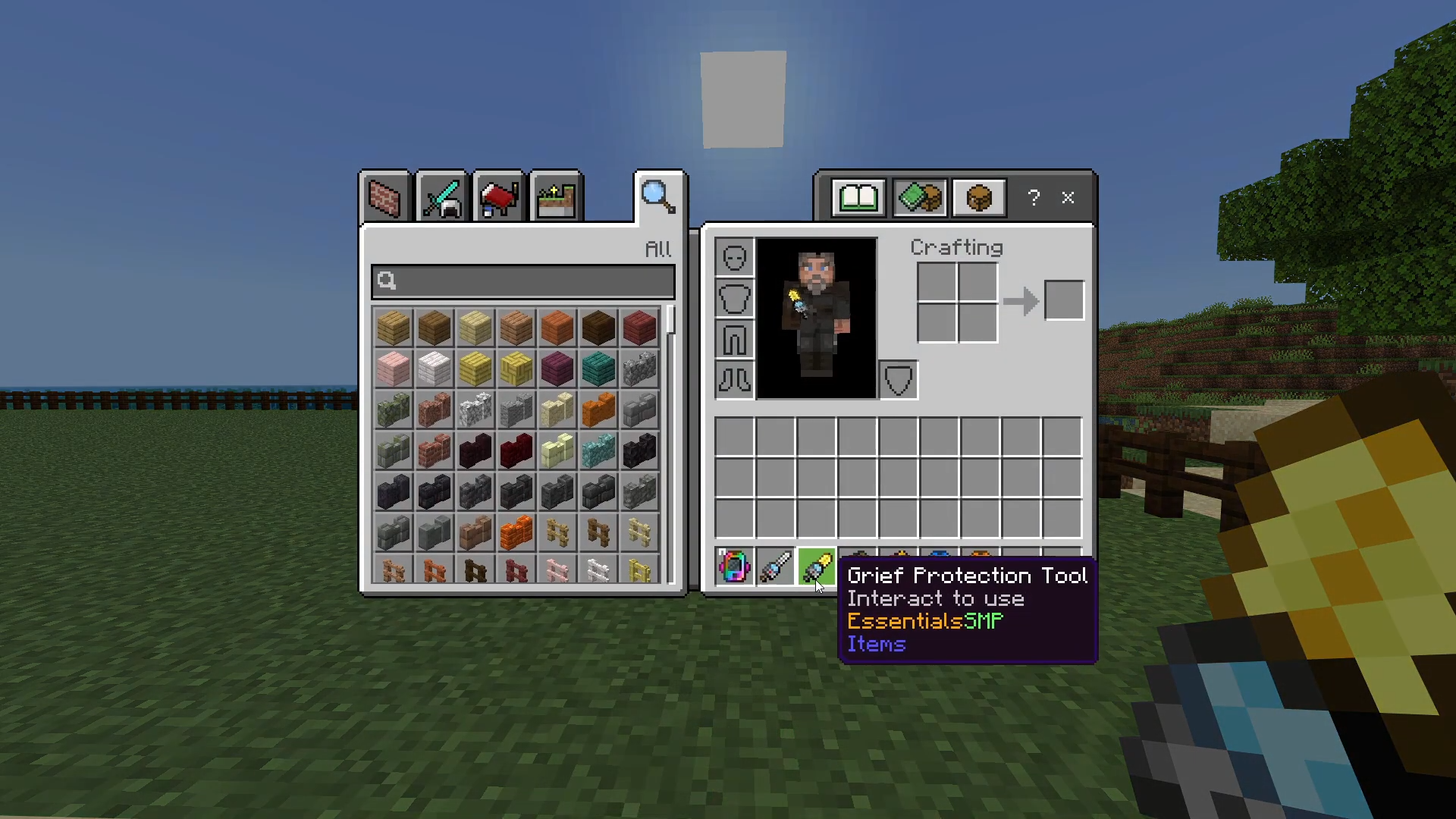This screenshot has height=819, width=1456.
Task: Select the Nature grass block tab
Action: [x=556, y=196]
